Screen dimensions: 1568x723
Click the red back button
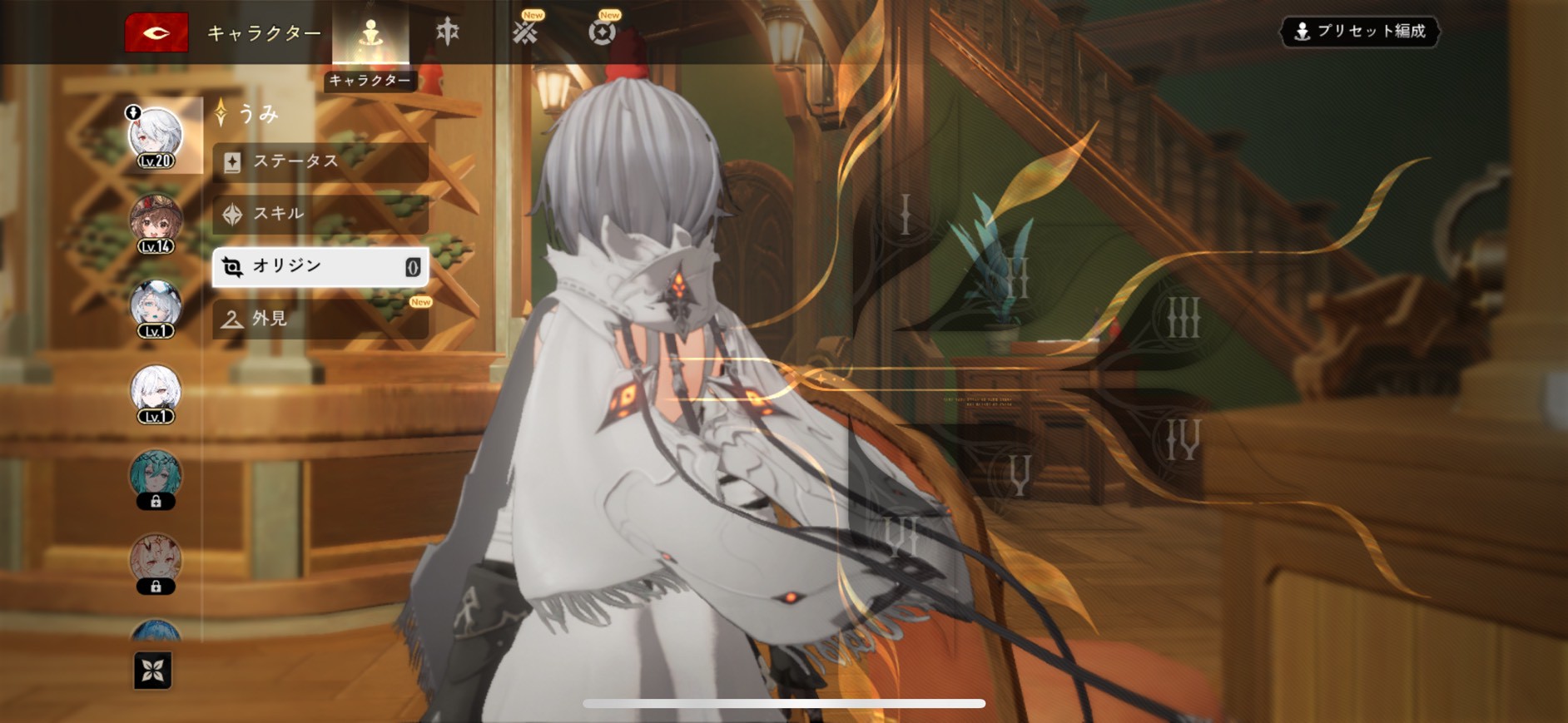click(x=156, y=33)
